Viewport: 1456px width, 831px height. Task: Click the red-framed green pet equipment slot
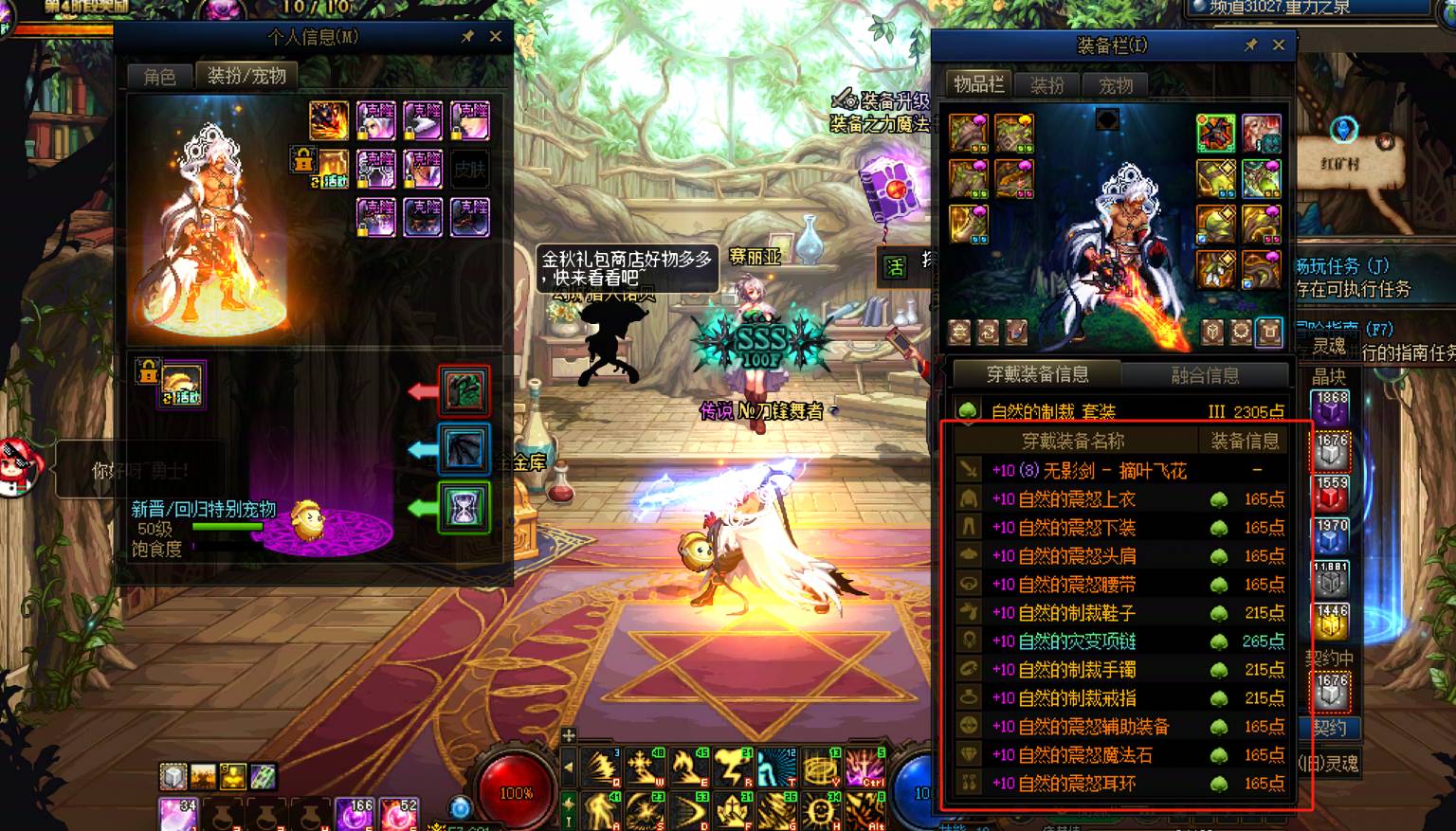pyautogui.click(x=464, y=390)
